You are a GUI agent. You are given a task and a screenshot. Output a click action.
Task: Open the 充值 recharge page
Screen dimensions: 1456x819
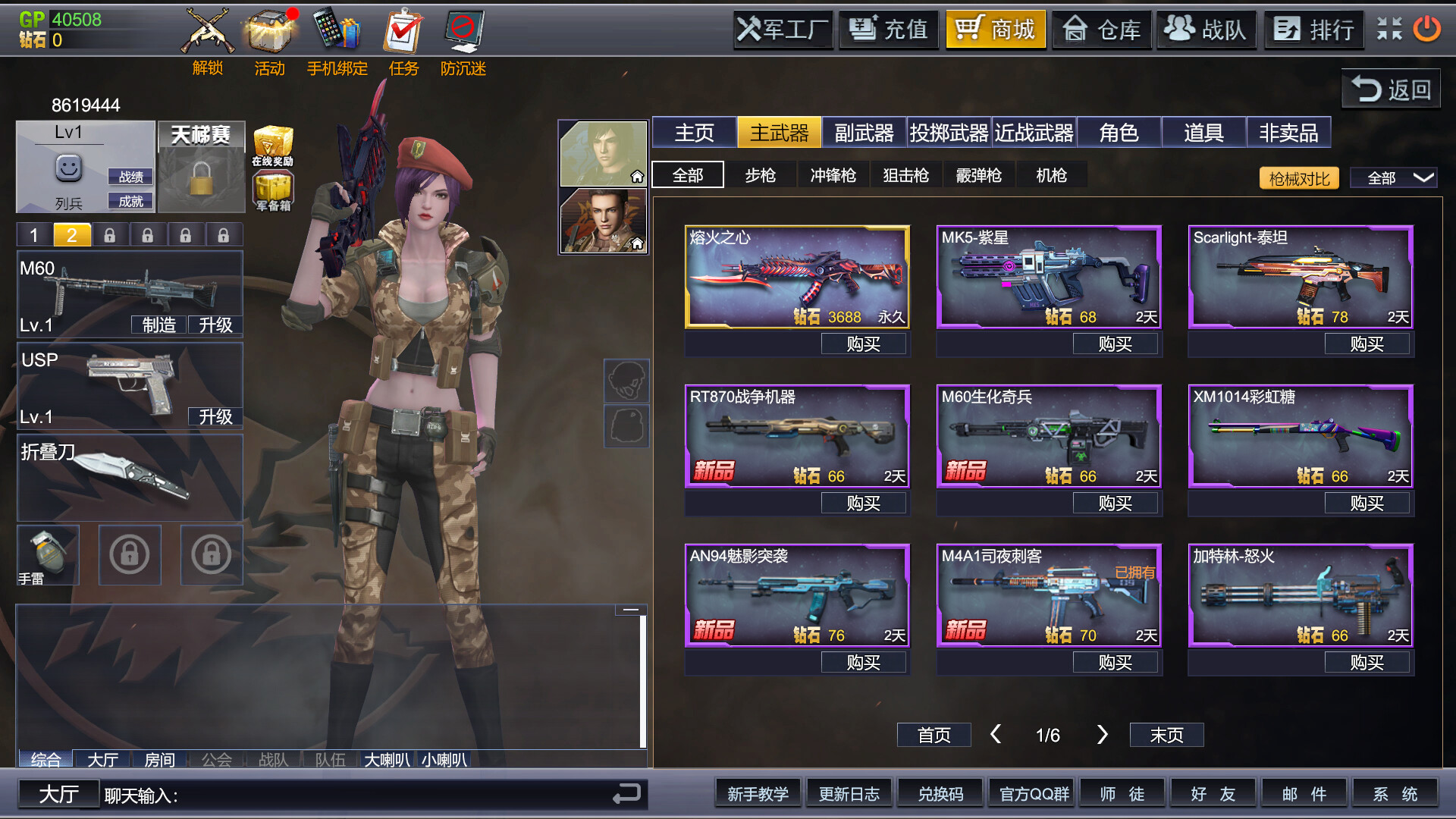point(888,30)
